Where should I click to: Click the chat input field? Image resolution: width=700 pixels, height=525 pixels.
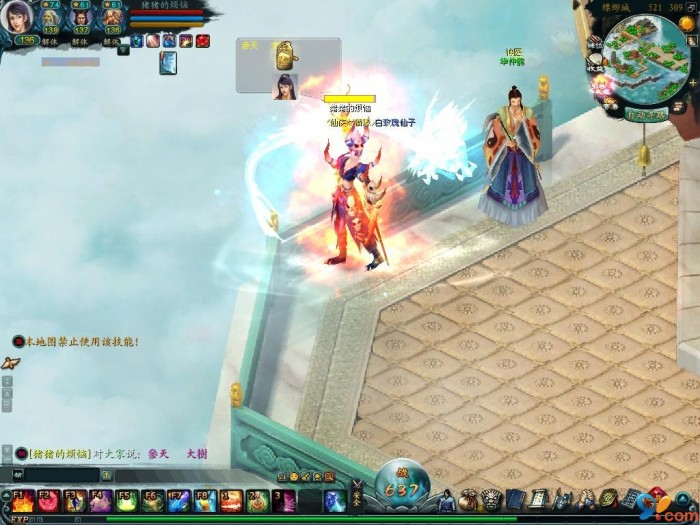[60, 474]
